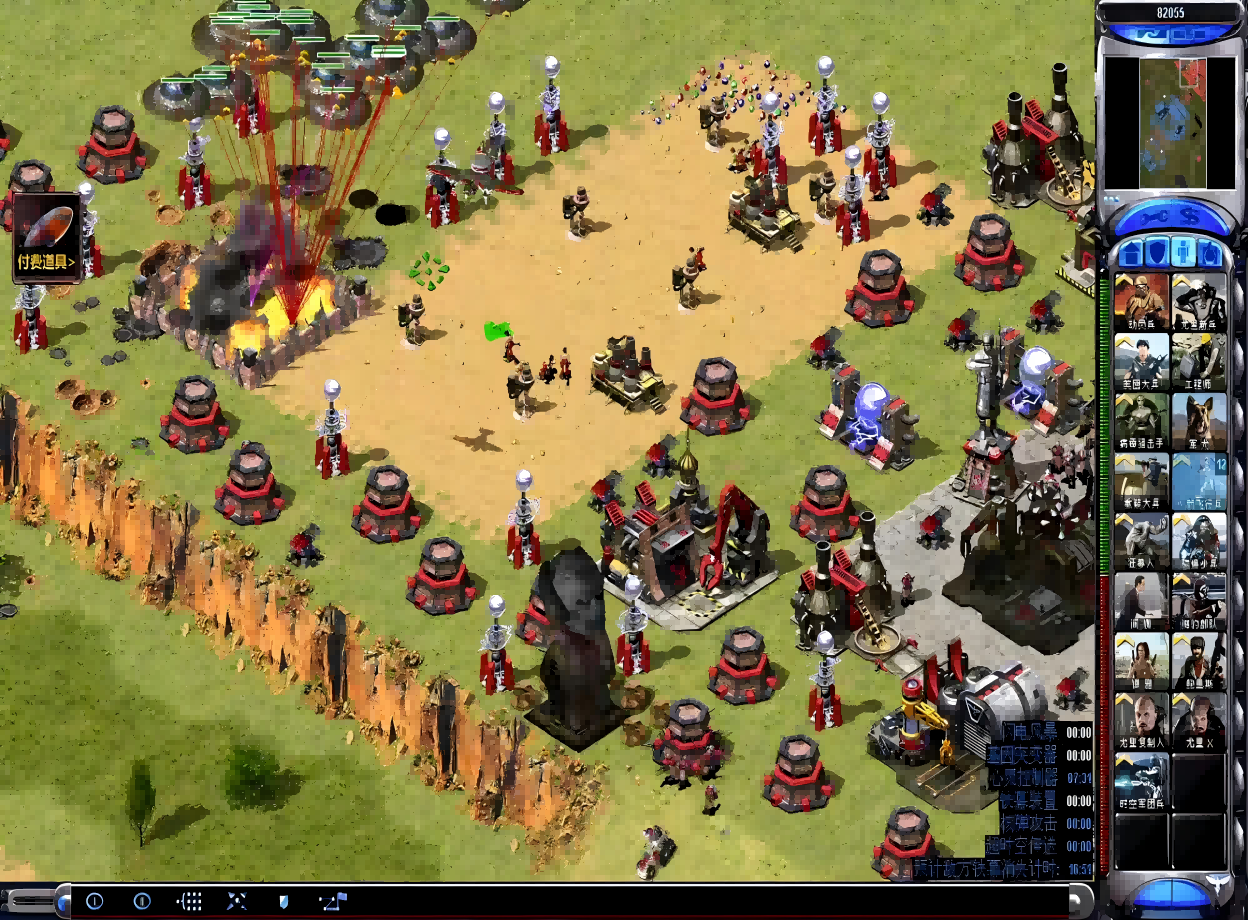Choose the Boris (鲍里斯) cameo
The height and width of the screenshot is (920, 1248).
tap(1199, 662)
